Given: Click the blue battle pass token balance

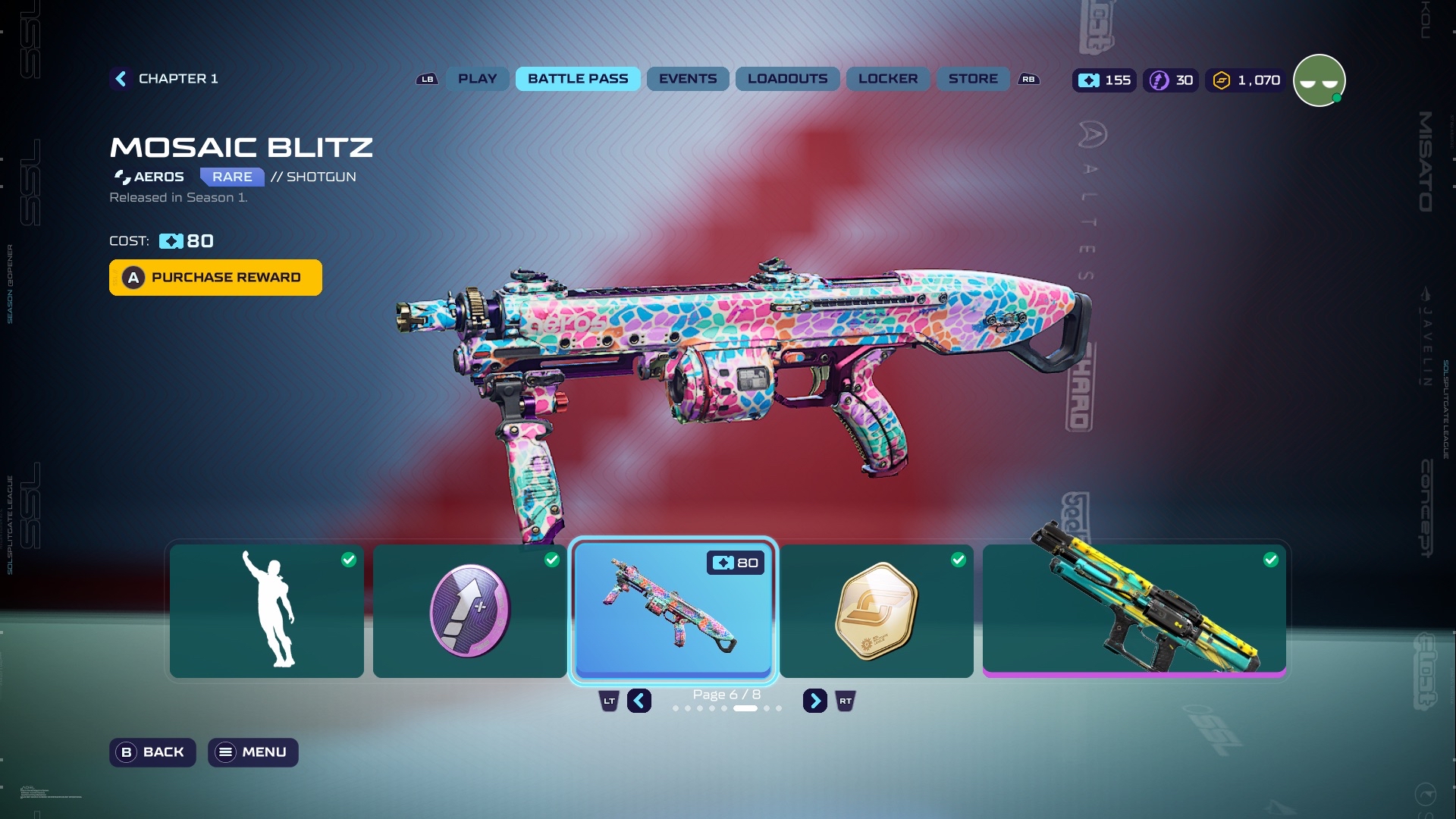Looking at the screenshot, I should [x=1104, y=80].
